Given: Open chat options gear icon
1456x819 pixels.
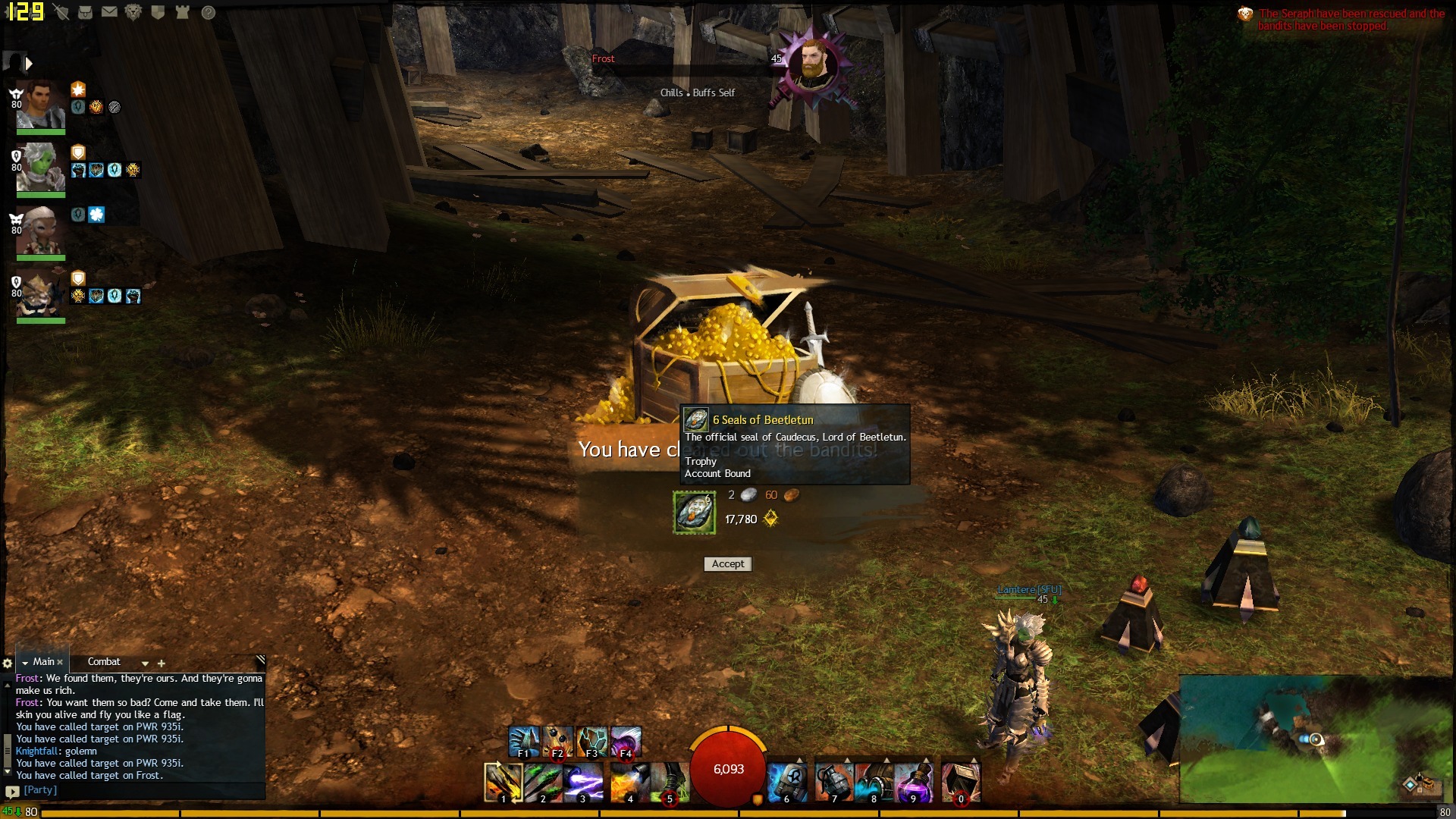Looking at the screenshot, I should pyautogui.click(x=8, y=663).
